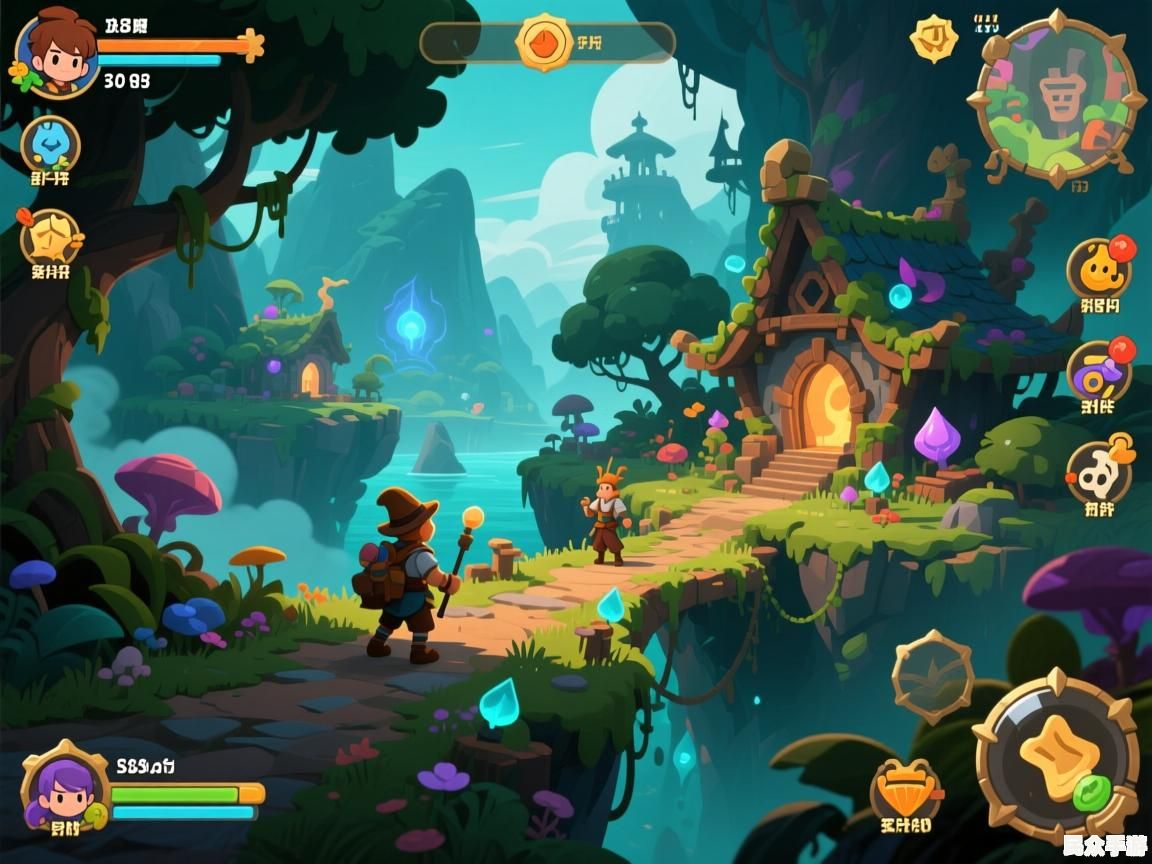Tap the yellow hexagon badge beside the minimap
The width and height of the screenshot is (1152, 864).
pyautogui.click(x=933, y=40)
